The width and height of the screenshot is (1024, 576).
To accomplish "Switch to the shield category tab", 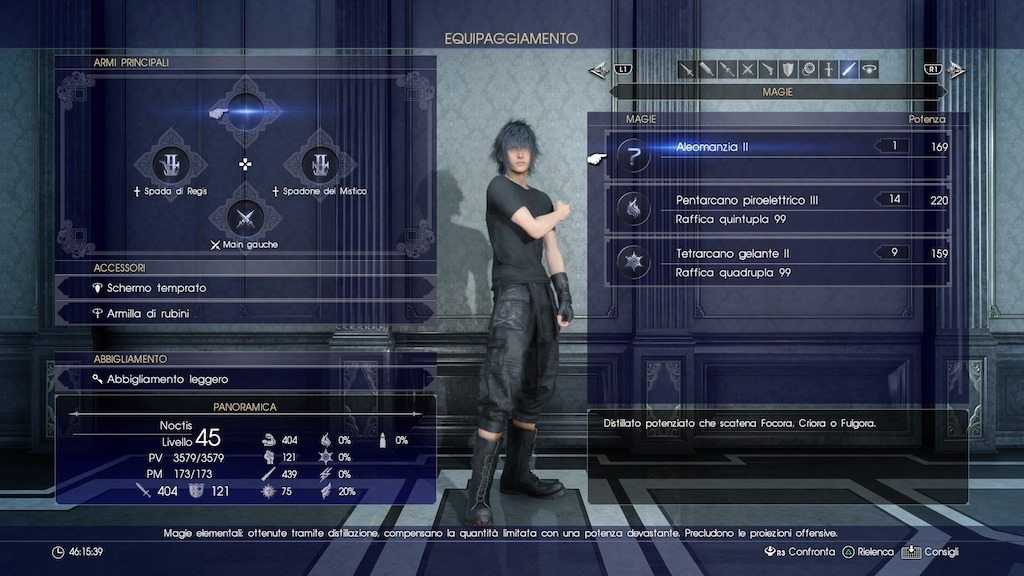I will pos(788,69).
